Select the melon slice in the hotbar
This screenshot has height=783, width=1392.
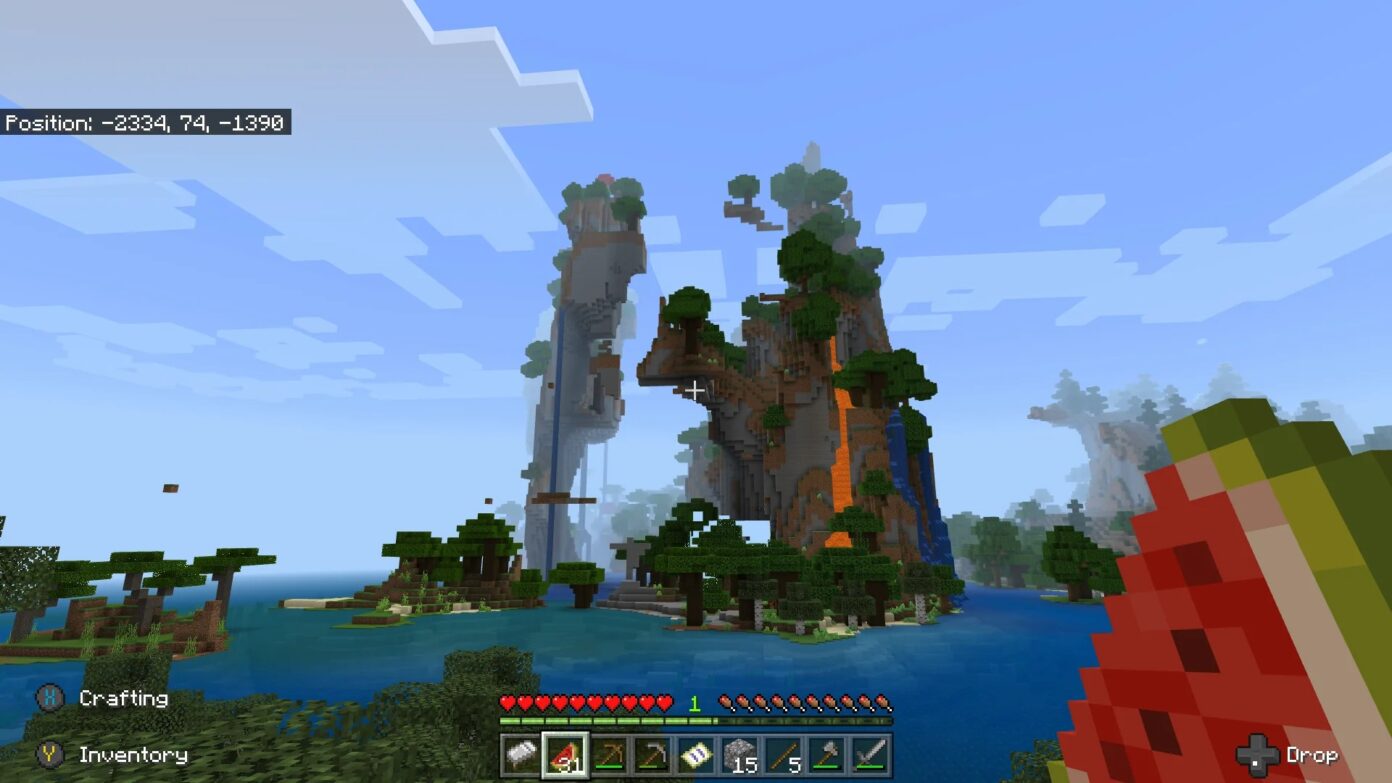564,755
